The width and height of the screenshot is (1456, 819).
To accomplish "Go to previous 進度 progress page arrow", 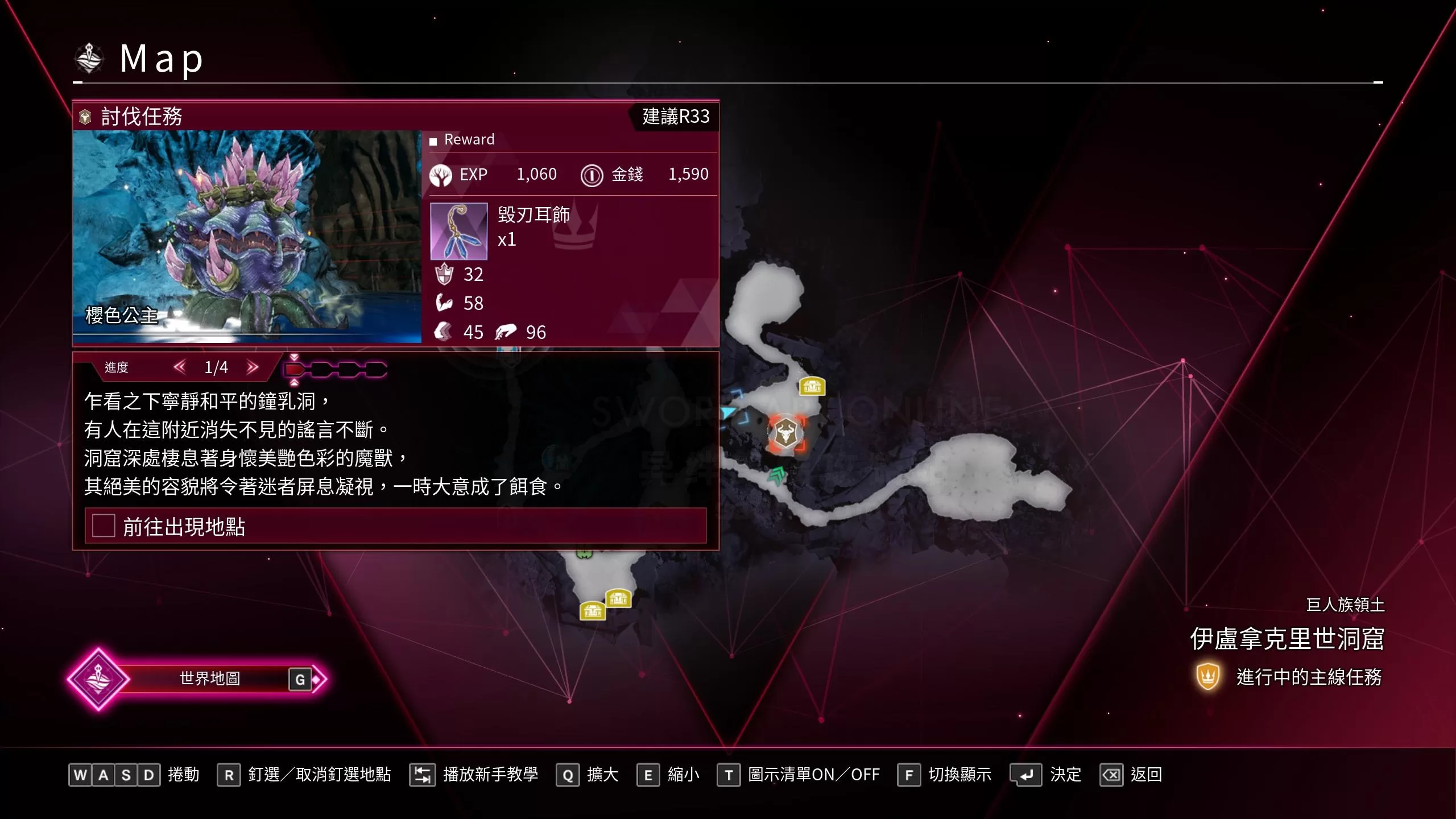I will 180,367.
